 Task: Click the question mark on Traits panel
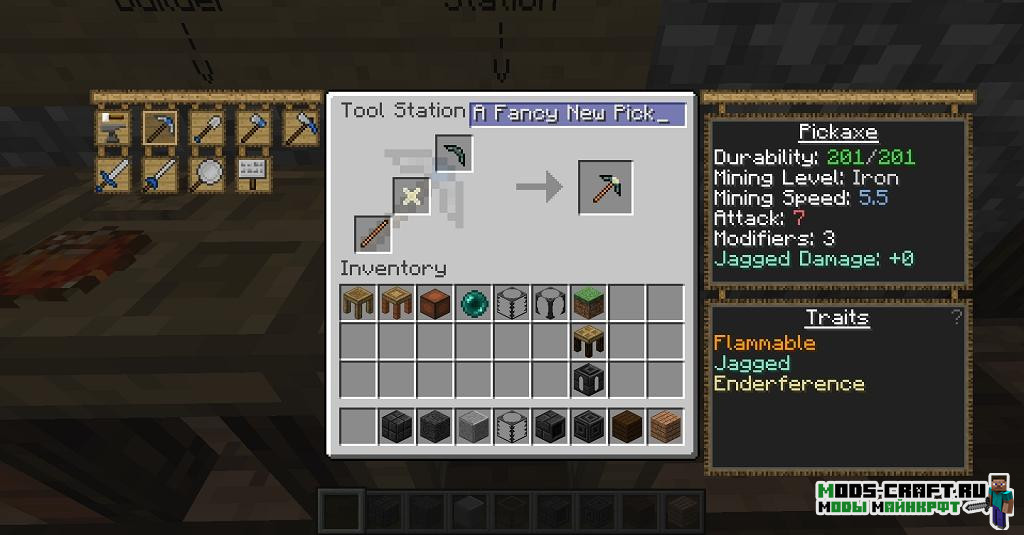pos(957,318)
